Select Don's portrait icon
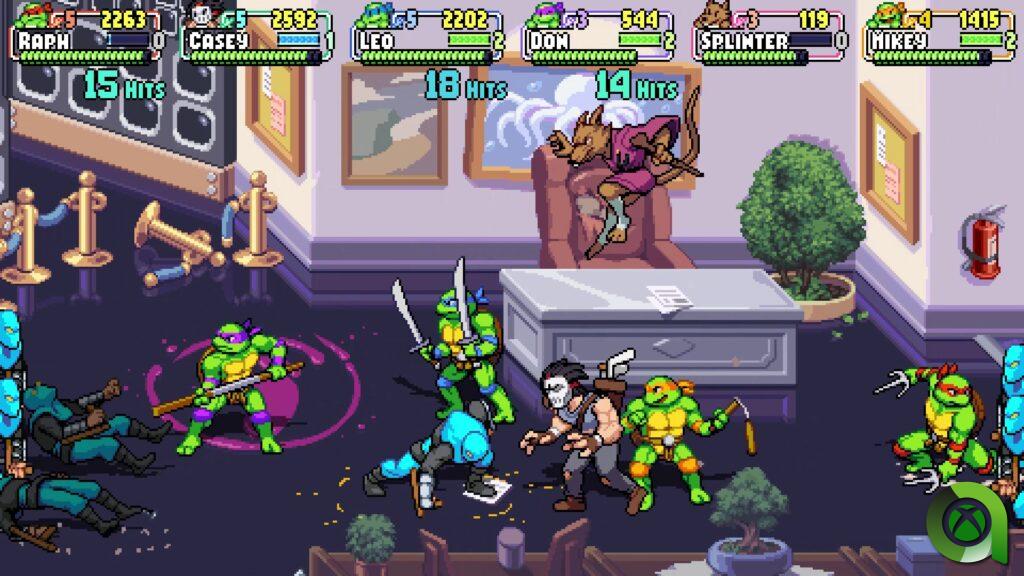This screenshot has width=1024, height=576. (x=546, y=14)
